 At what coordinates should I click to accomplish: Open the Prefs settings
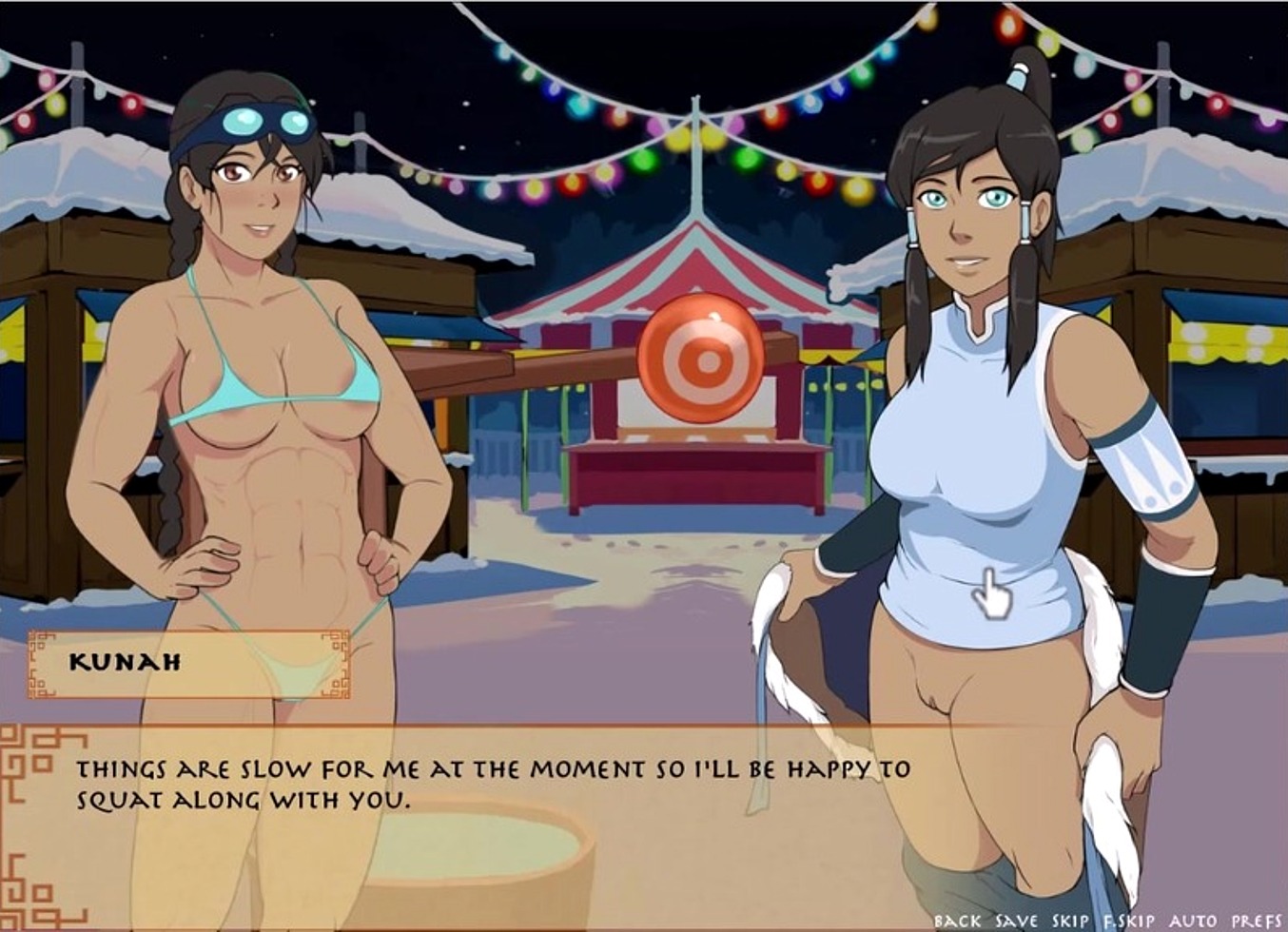point(1256,921)
